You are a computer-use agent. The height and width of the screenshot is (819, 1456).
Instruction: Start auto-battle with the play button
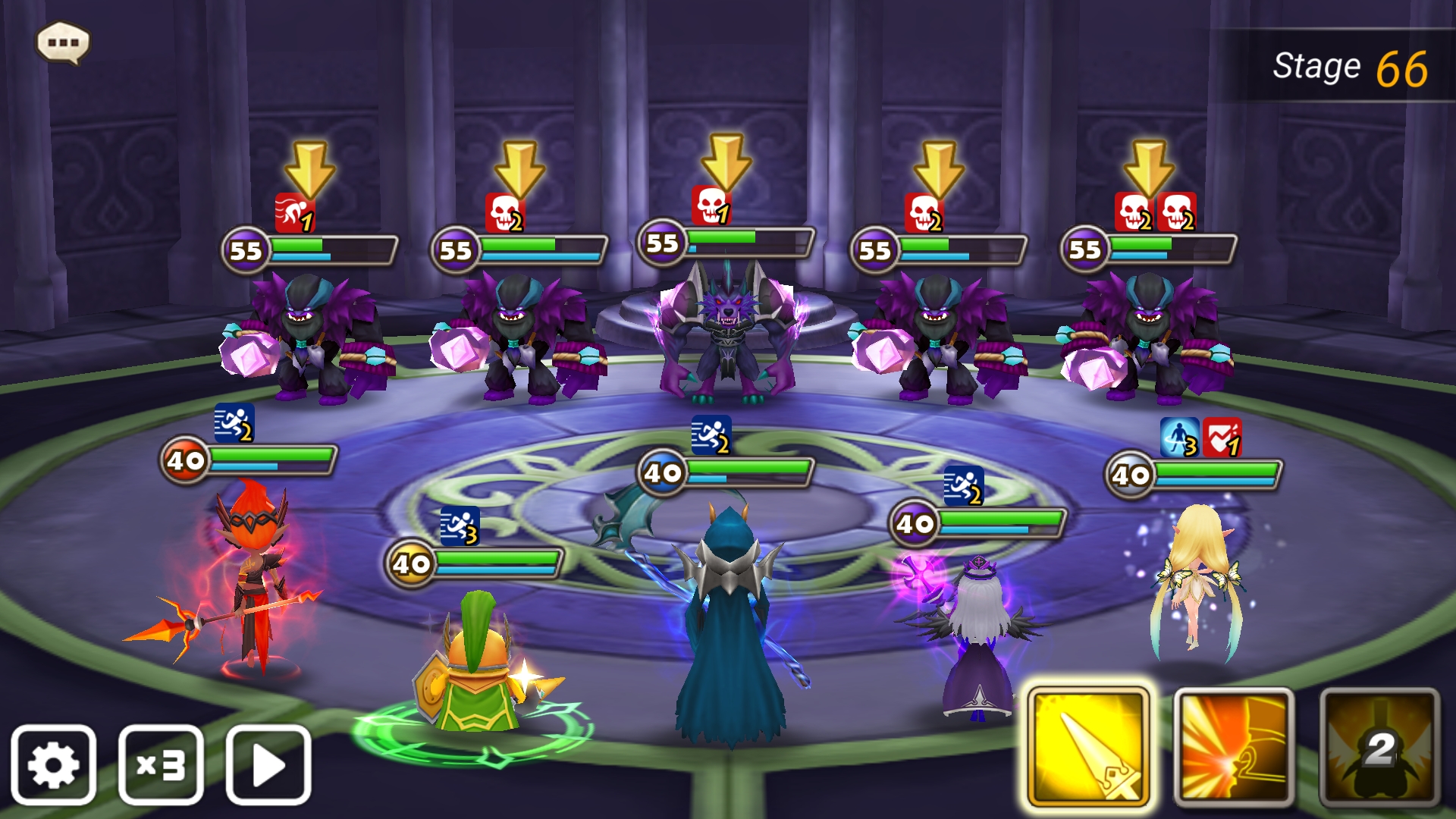point(268,764)
